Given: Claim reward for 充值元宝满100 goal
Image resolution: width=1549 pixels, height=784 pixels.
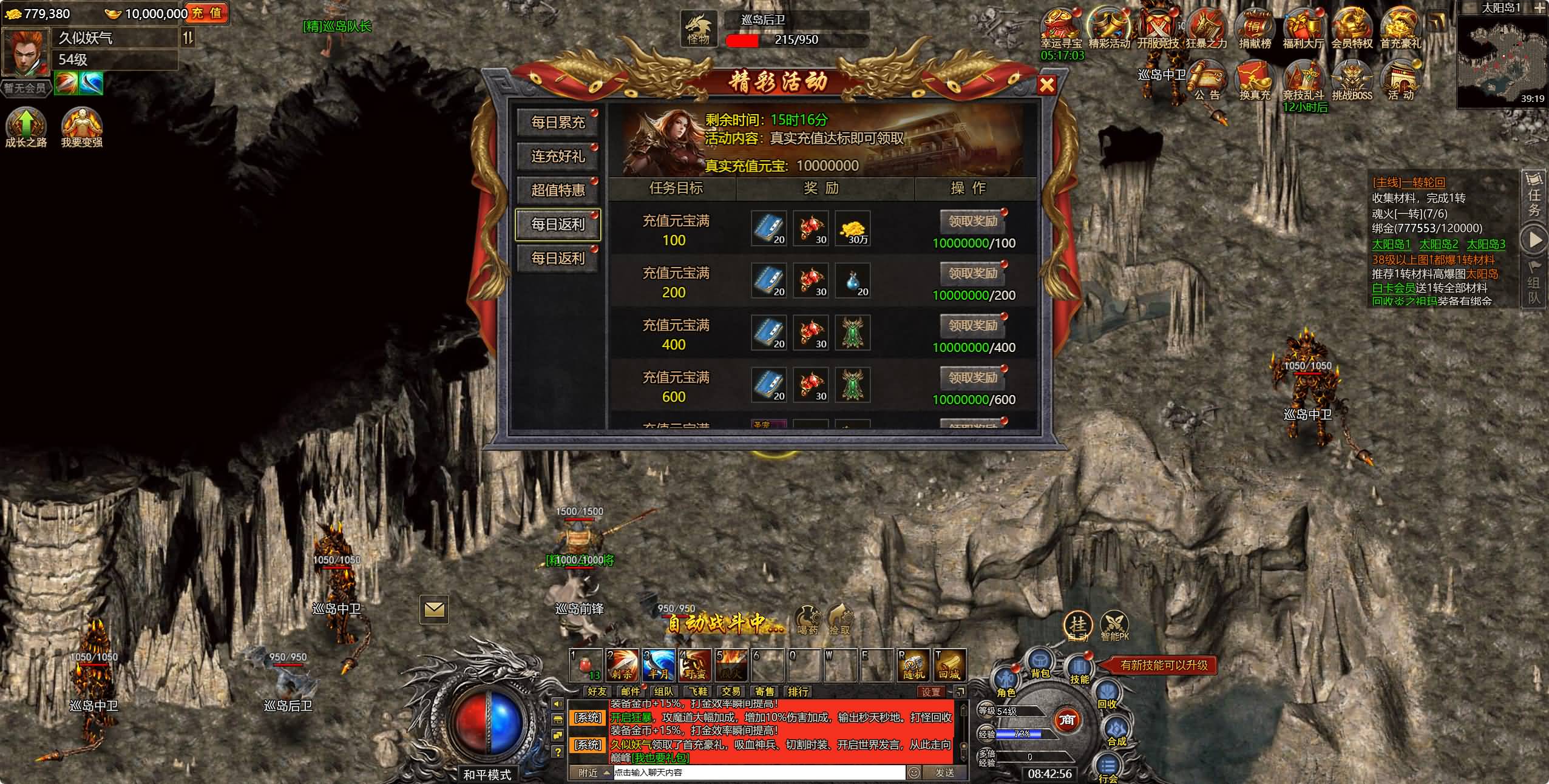Looking at the screenshot, I should 971,221.
